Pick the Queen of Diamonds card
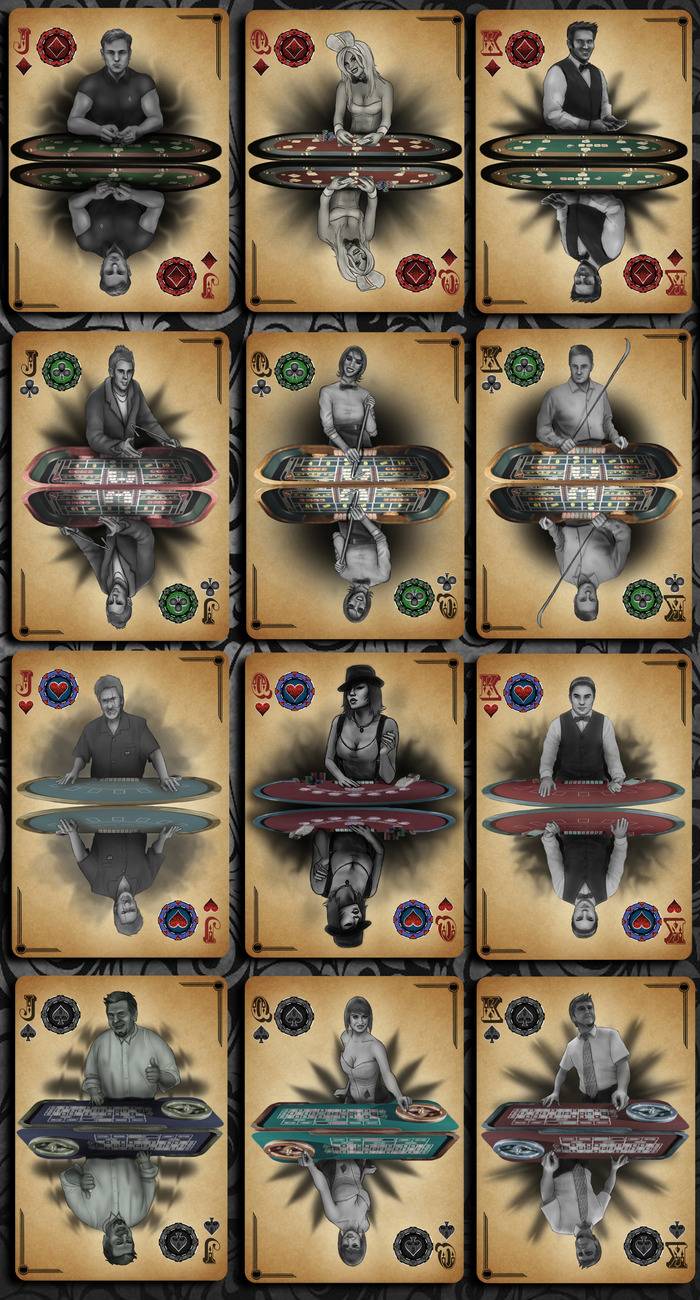700x1300 pixels. (x=355, y=160)
